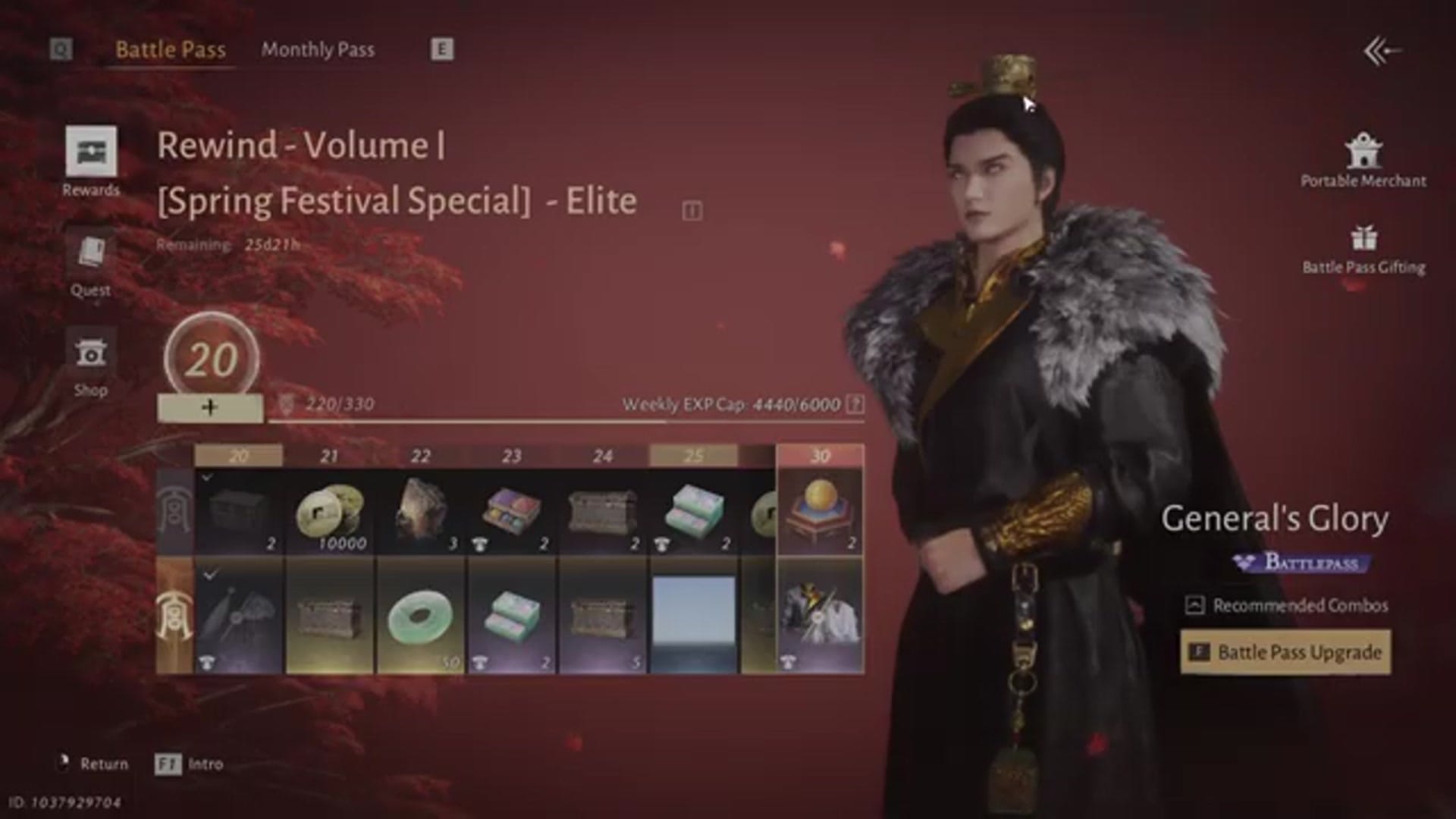
Task: Click Return at the bottom left
Action: [105, 764]
